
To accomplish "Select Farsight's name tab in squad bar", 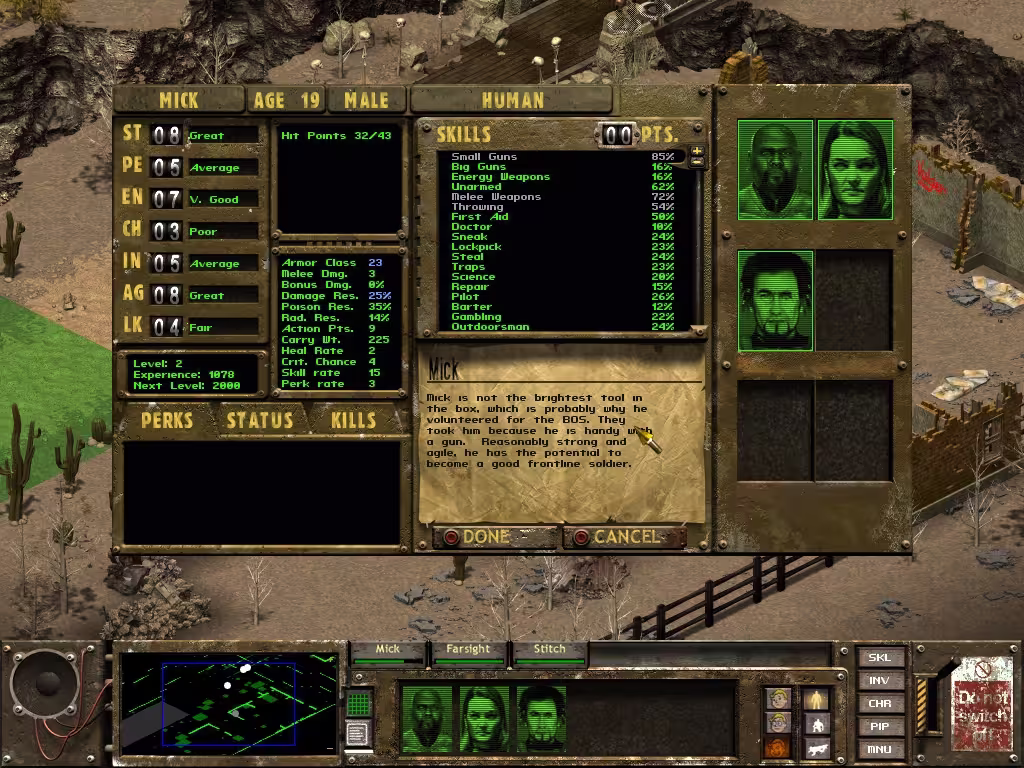I will click(x=468, y=650).
